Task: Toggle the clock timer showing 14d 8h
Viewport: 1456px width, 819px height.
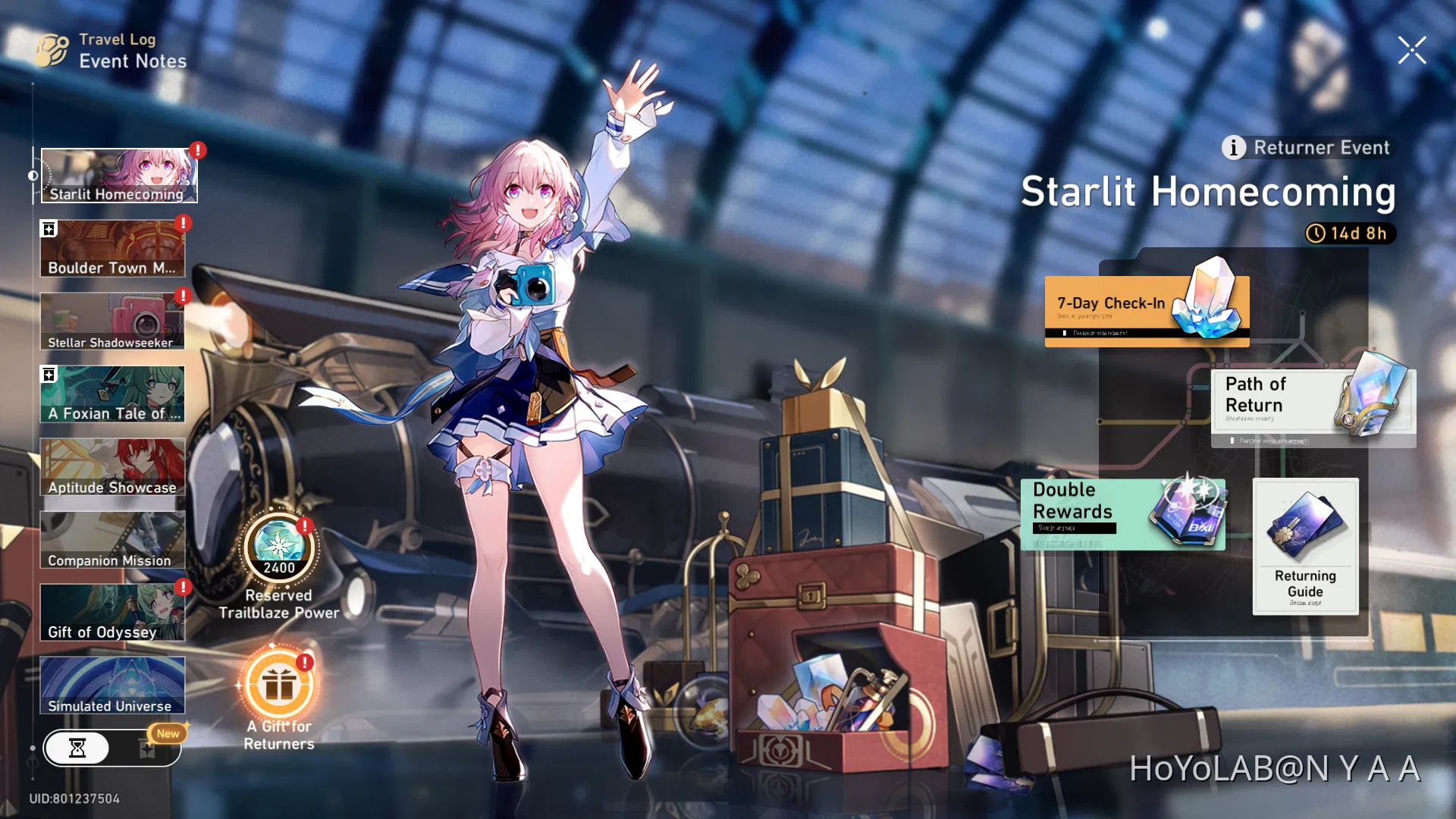Action: (x=1351, y=234)
